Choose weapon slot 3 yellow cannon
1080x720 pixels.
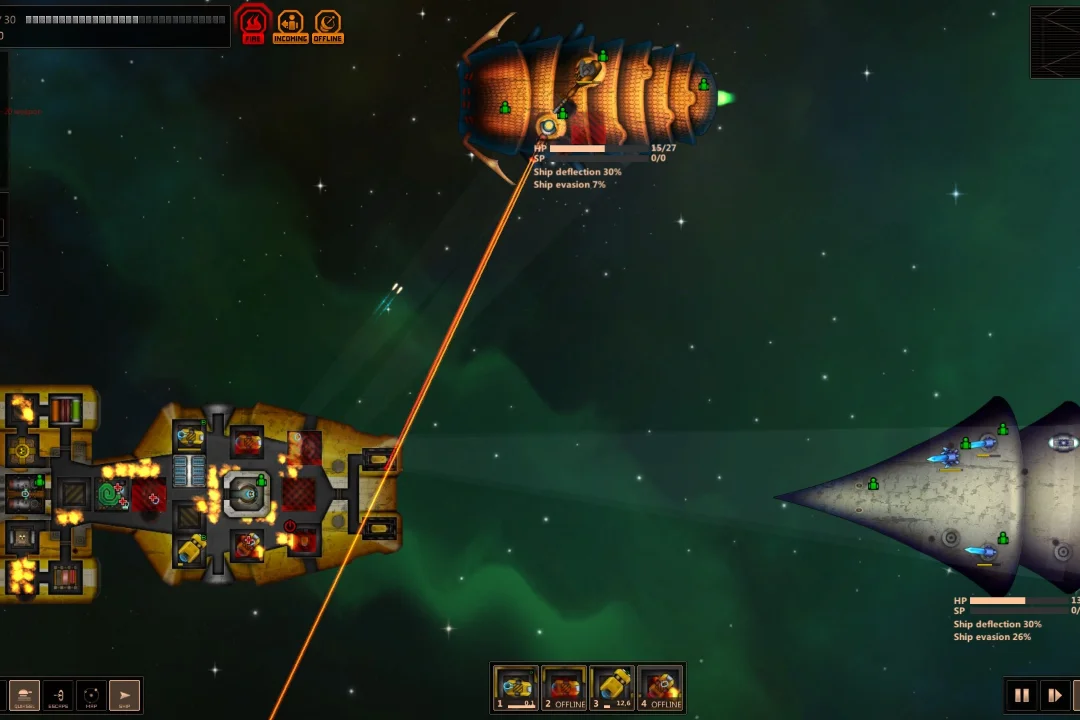click(612, 688)
